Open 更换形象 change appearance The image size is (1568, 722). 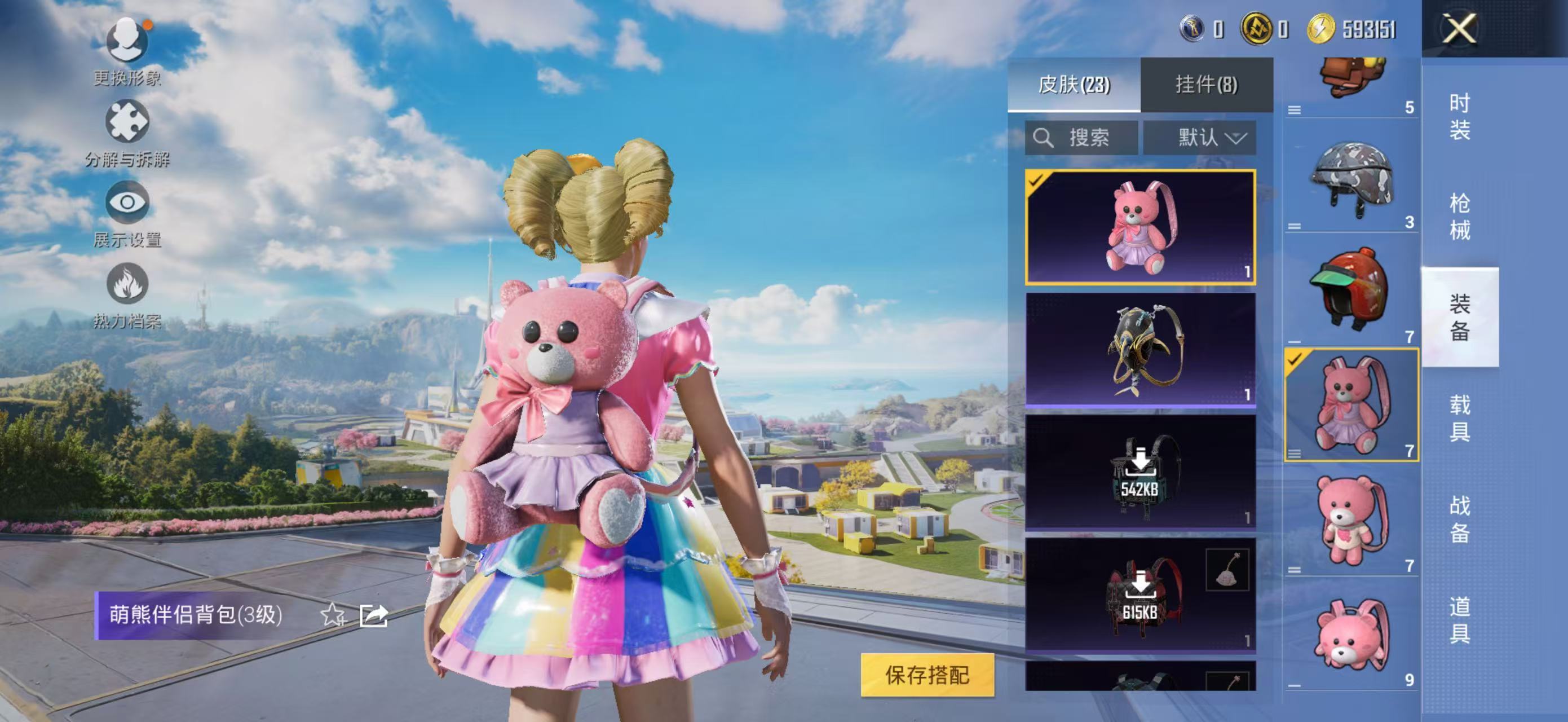(127, 41)
